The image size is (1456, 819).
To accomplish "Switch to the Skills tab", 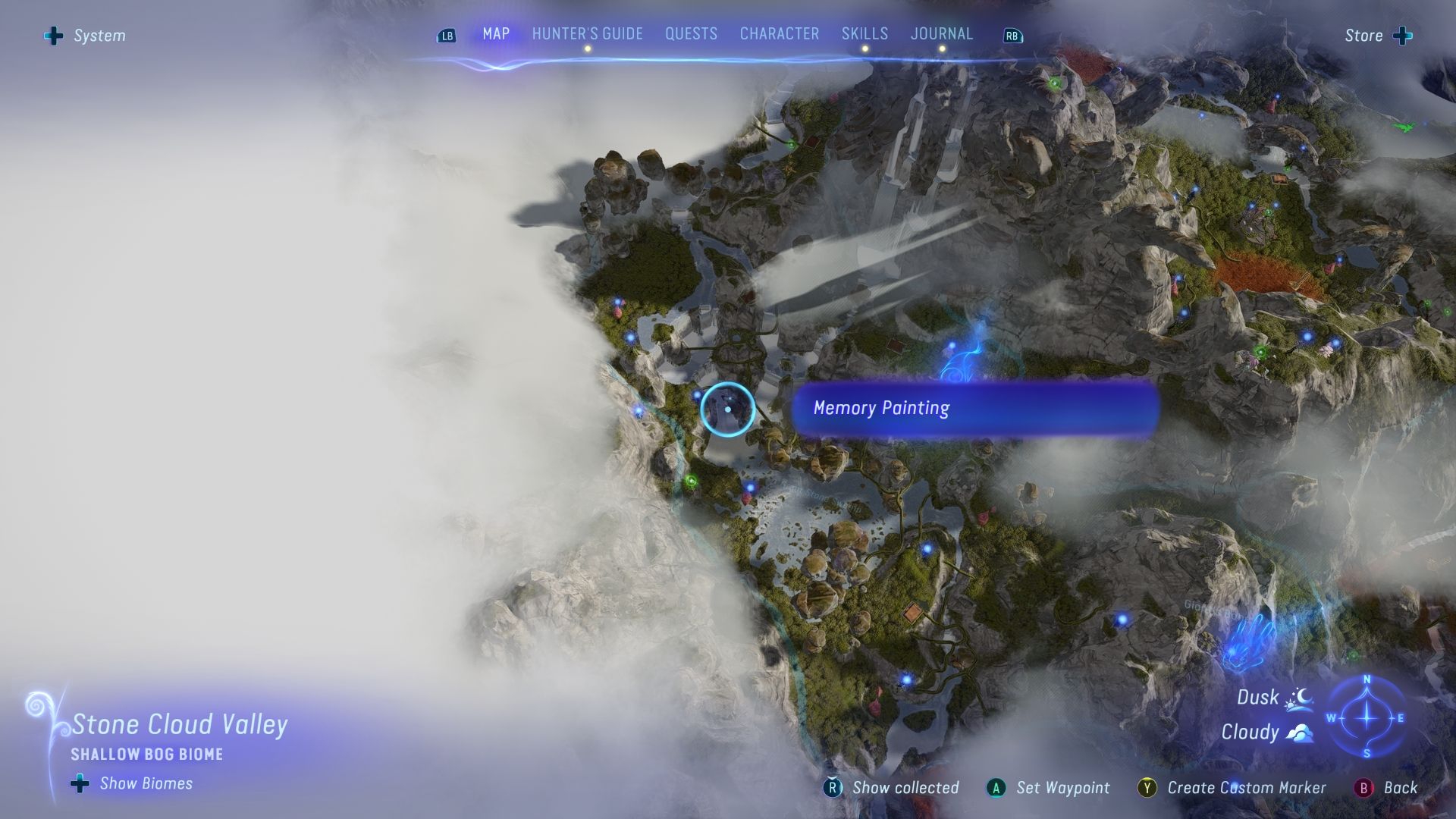I will click(x=864, y=34).
